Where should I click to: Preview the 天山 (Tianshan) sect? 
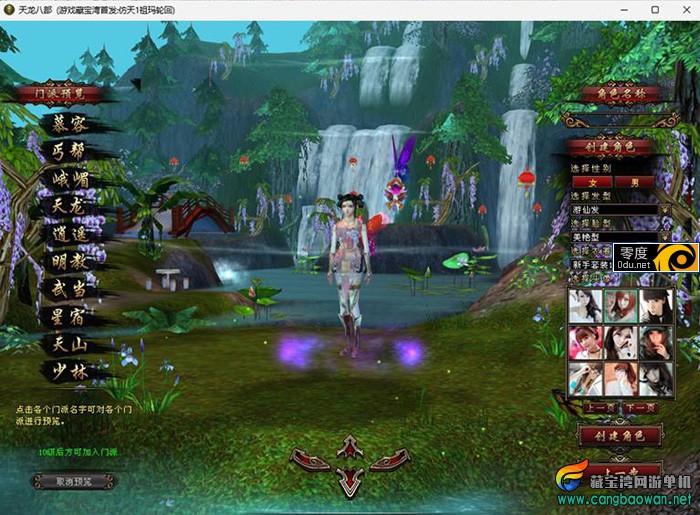pos(70,344)
